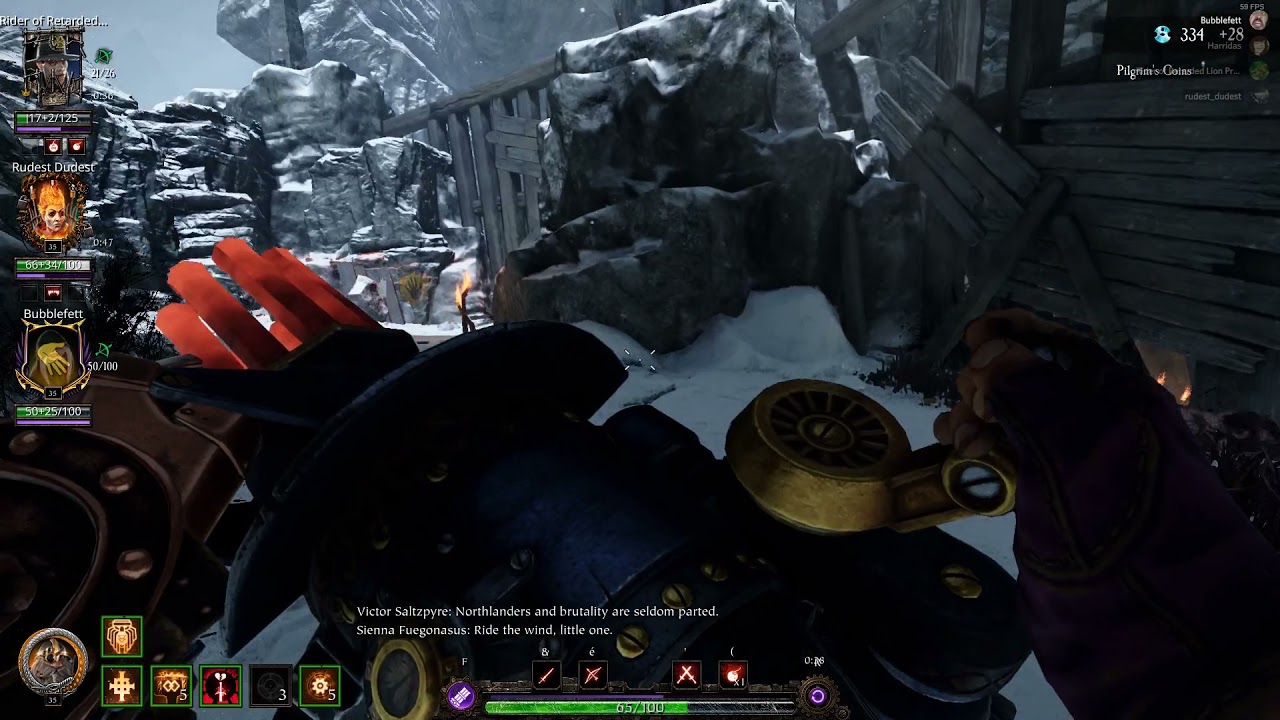Select the melee sword weapon slot
The image size is (1280, 720).
coord(546,676)
